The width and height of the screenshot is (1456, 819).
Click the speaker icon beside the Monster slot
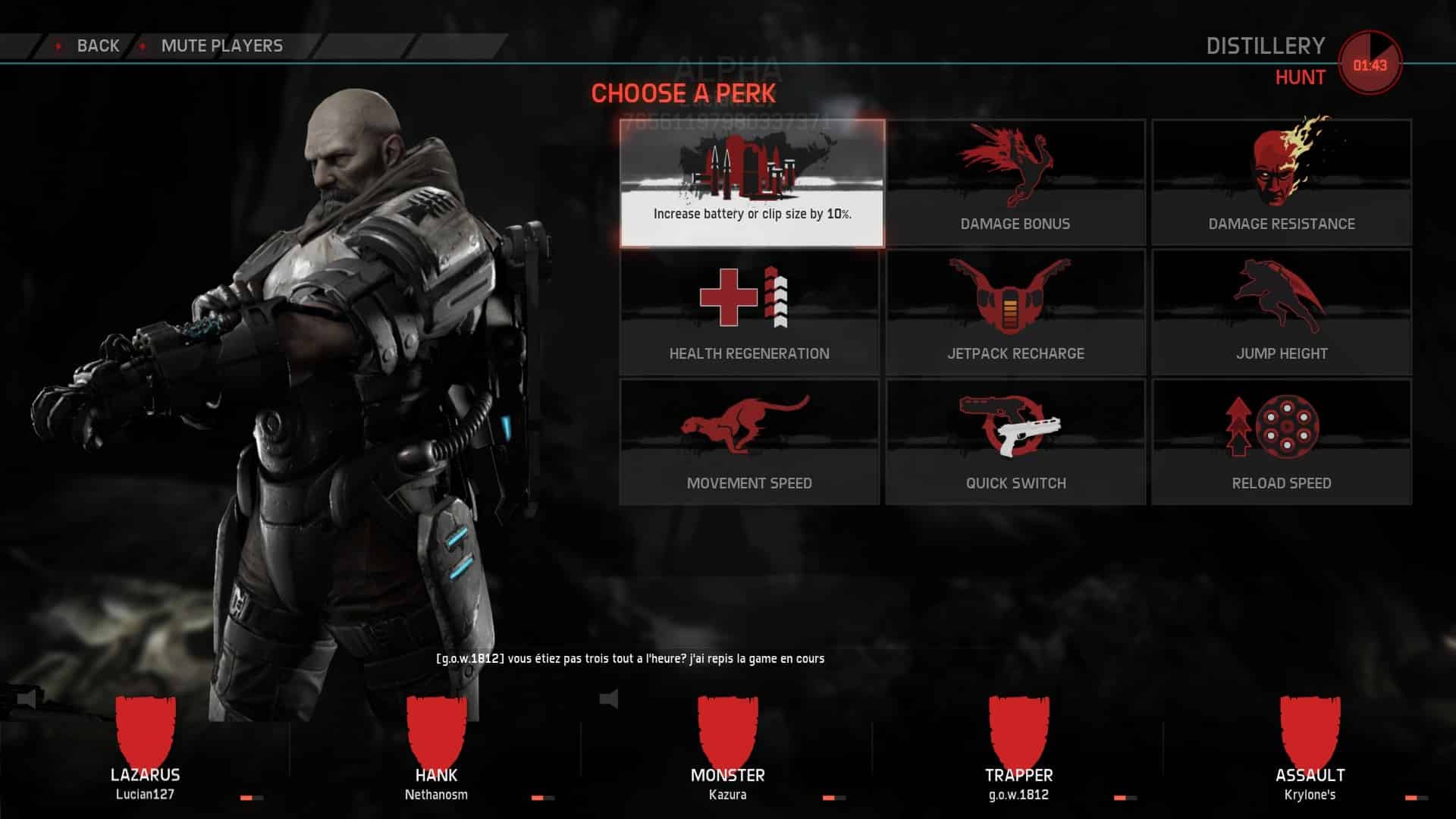pyautogui.click(x=609, y=698)
